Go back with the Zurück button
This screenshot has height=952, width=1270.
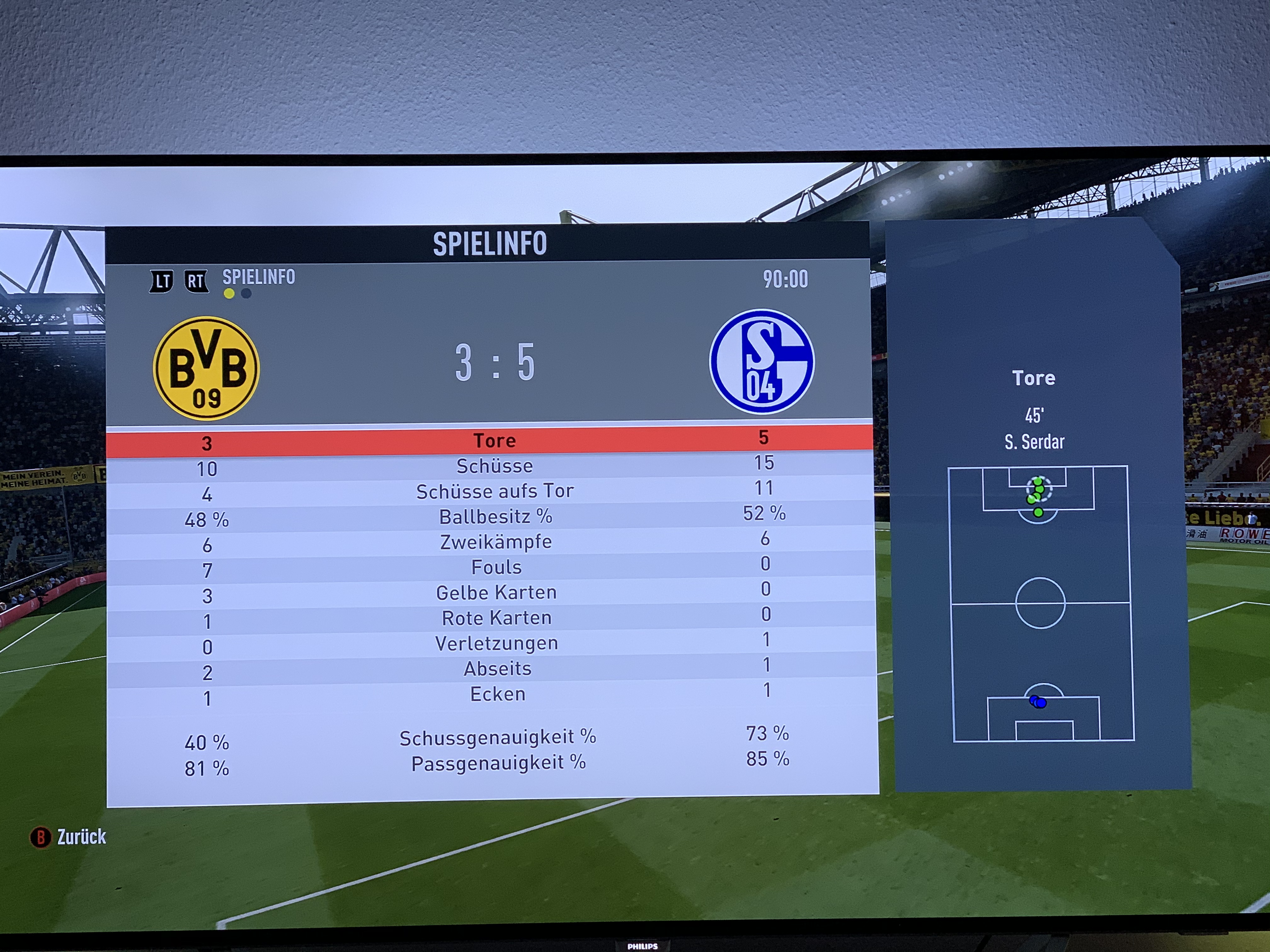pos(68,837)
